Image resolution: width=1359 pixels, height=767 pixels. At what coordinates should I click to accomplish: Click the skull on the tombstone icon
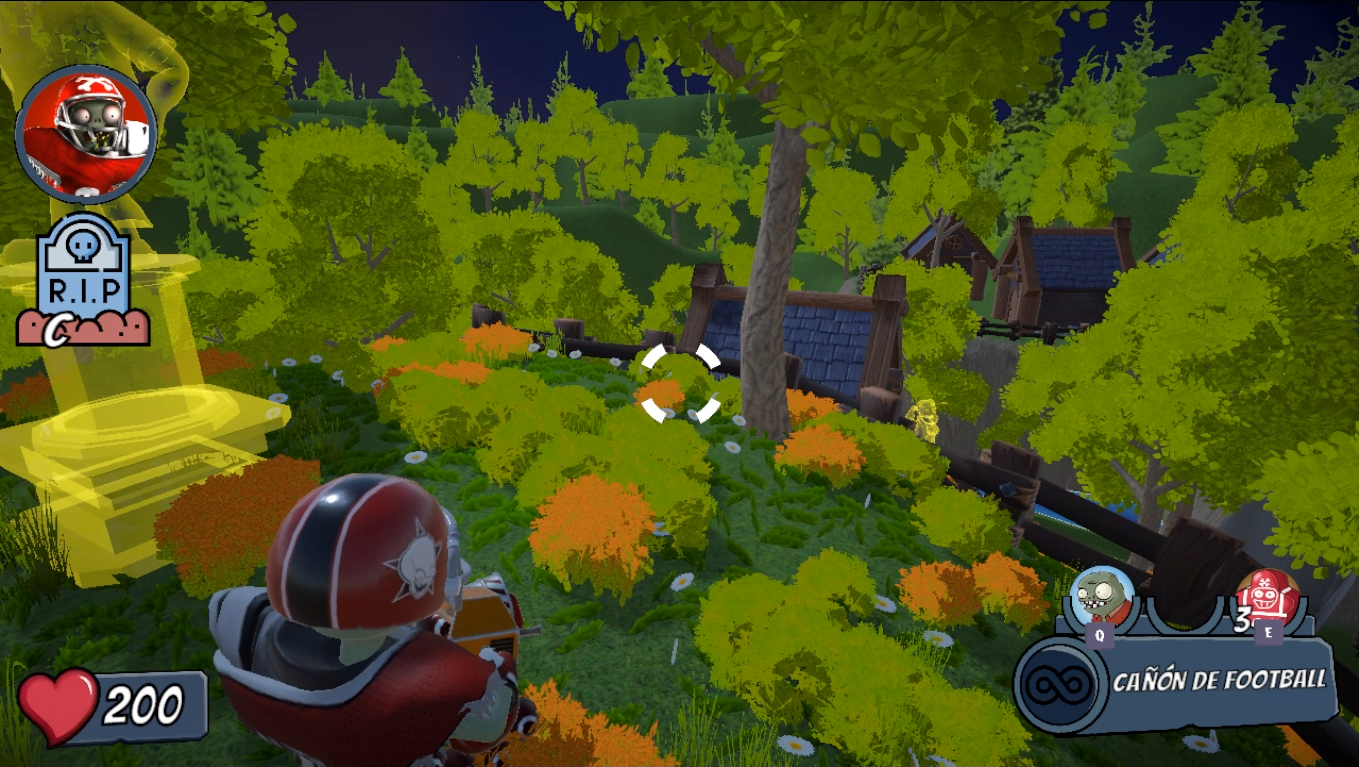pyautogui.click(x=85, y=245)
